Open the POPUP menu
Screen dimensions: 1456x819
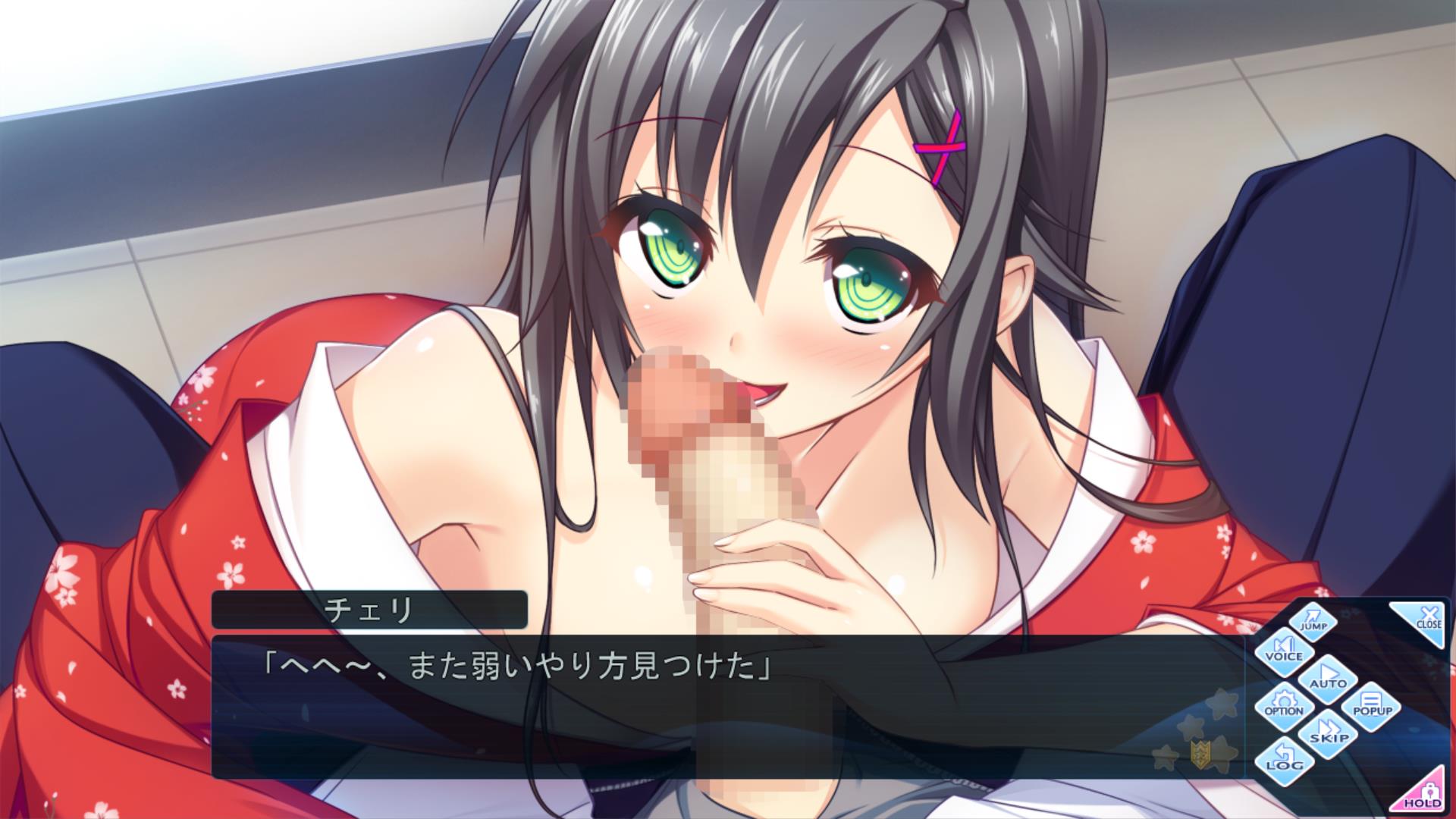[1372, 705]
